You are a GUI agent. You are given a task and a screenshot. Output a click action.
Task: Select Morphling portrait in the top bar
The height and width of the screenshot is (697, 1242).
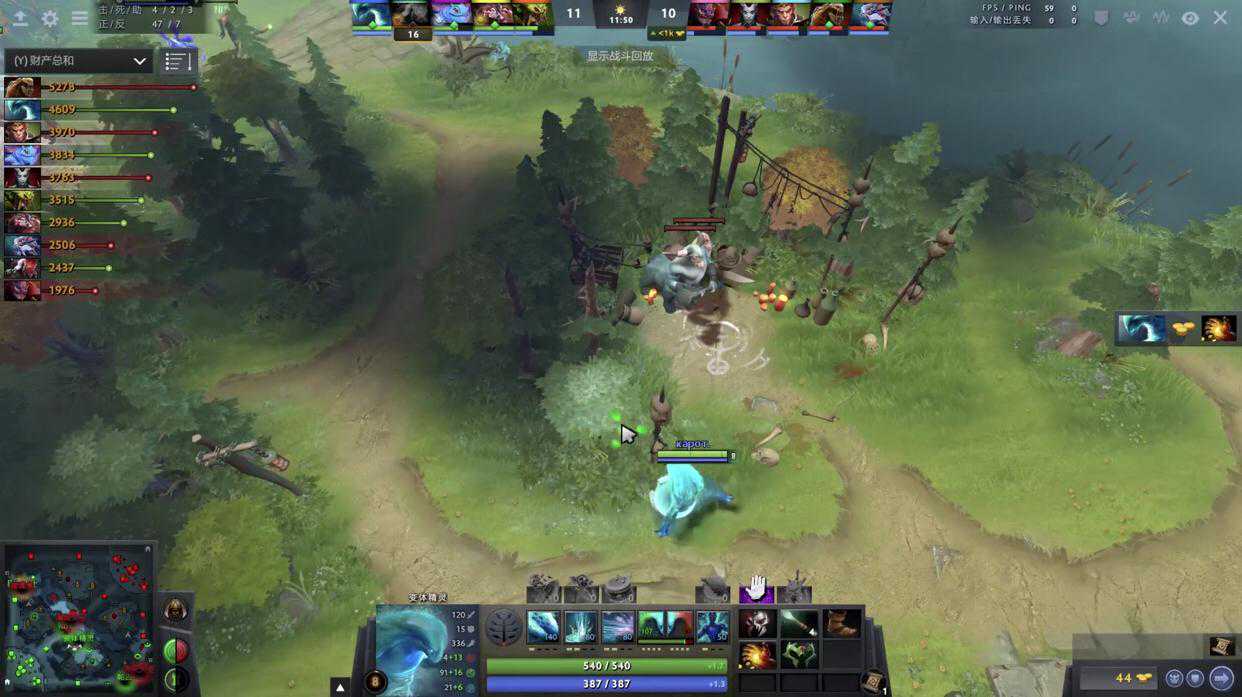tap(369, 14)
